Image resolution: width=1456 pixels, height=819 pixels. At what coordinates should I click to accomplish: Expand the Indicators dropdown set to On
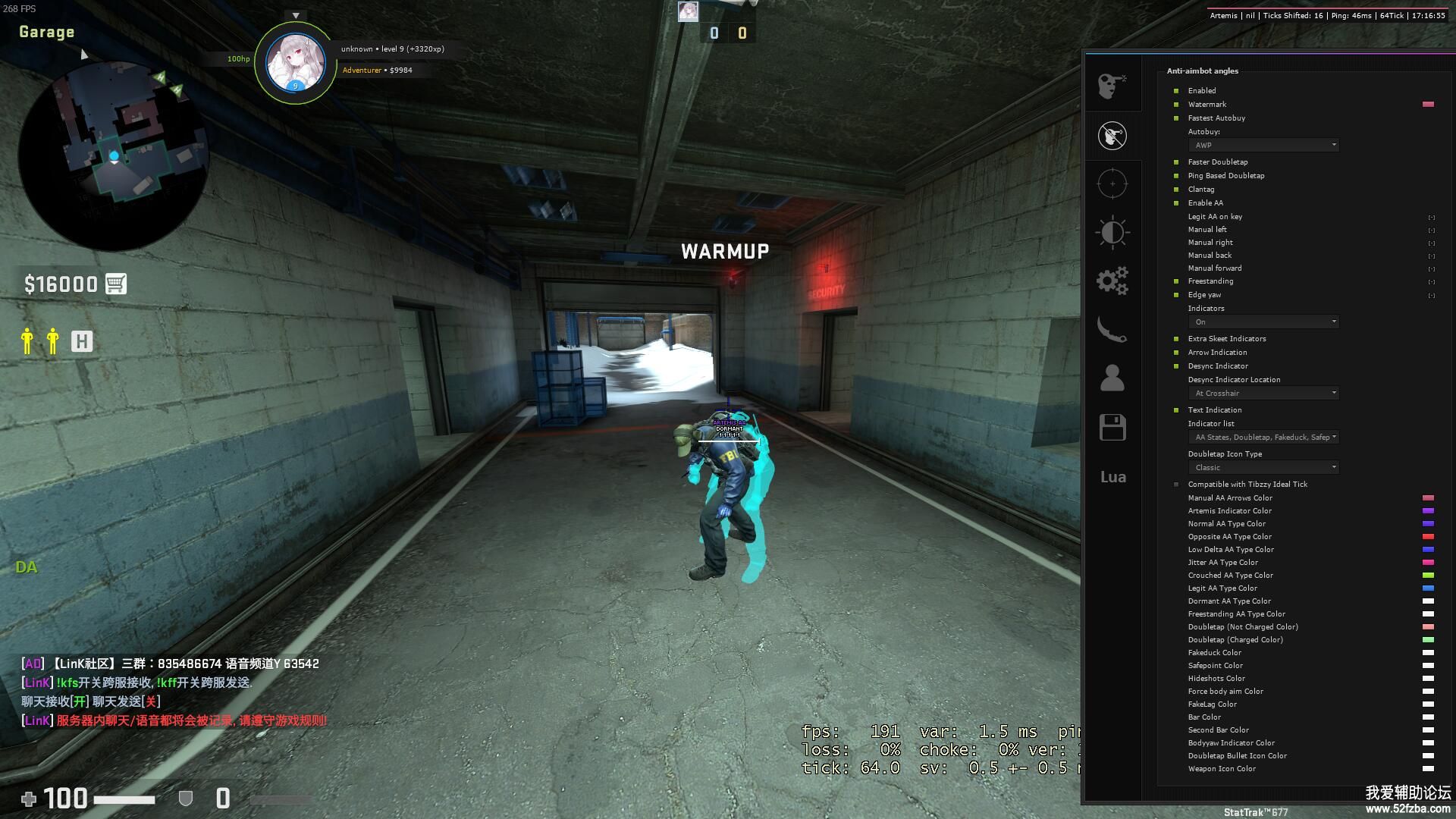(x=1263, y=322)
